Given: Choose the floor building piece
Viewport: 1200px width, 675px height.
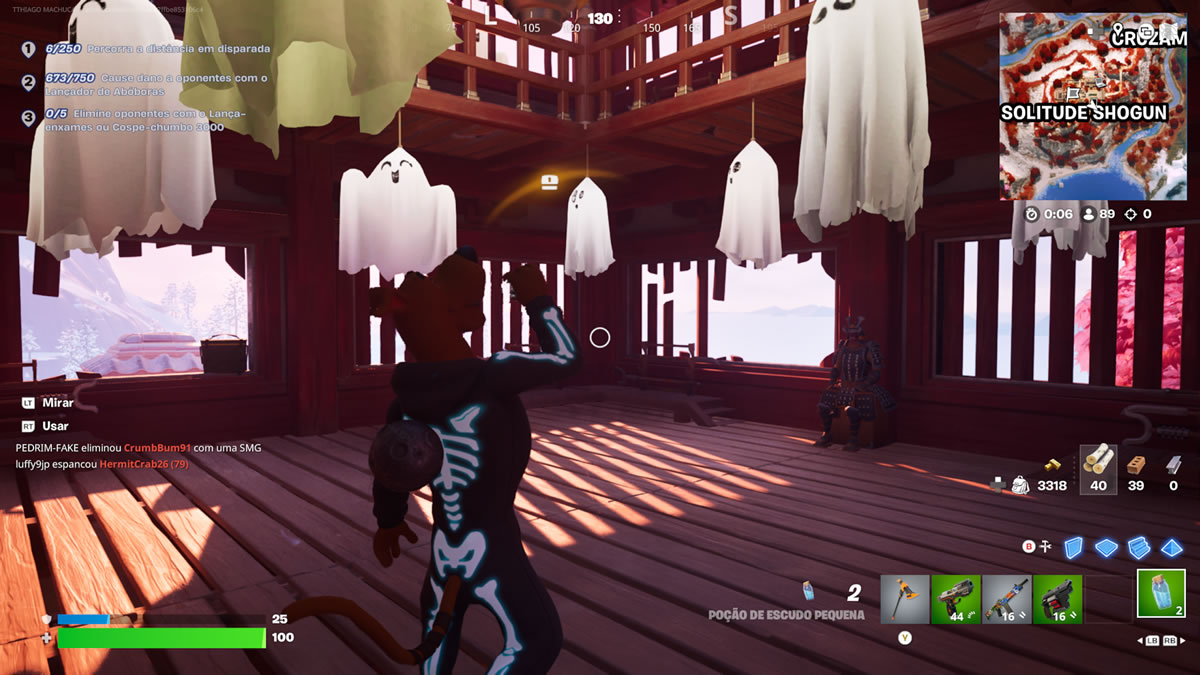Looking at the screenshot, I should click(x=1106, y=547).
